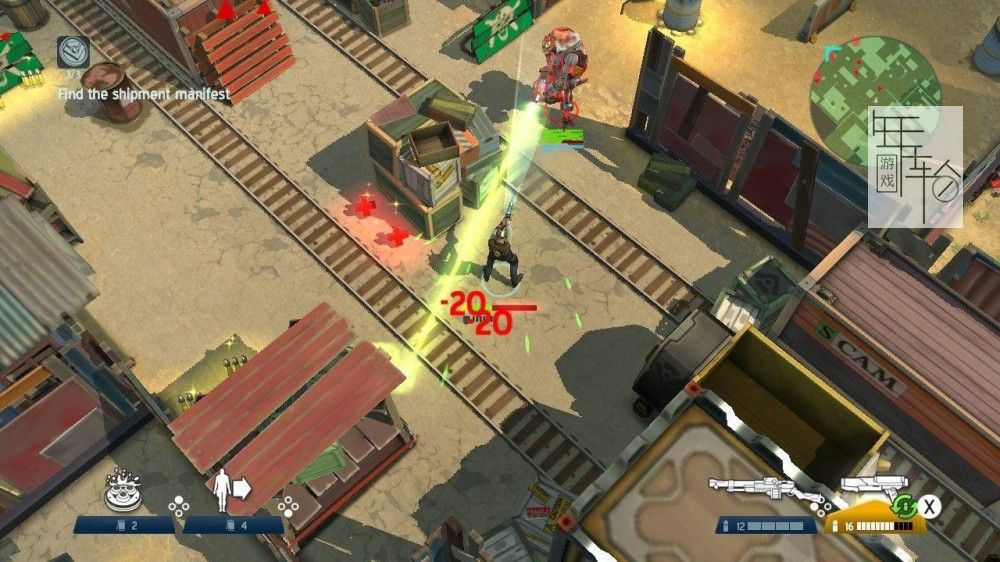Use the dash movement ability icon
The image size is (1000, 562).
click(231, 489)
